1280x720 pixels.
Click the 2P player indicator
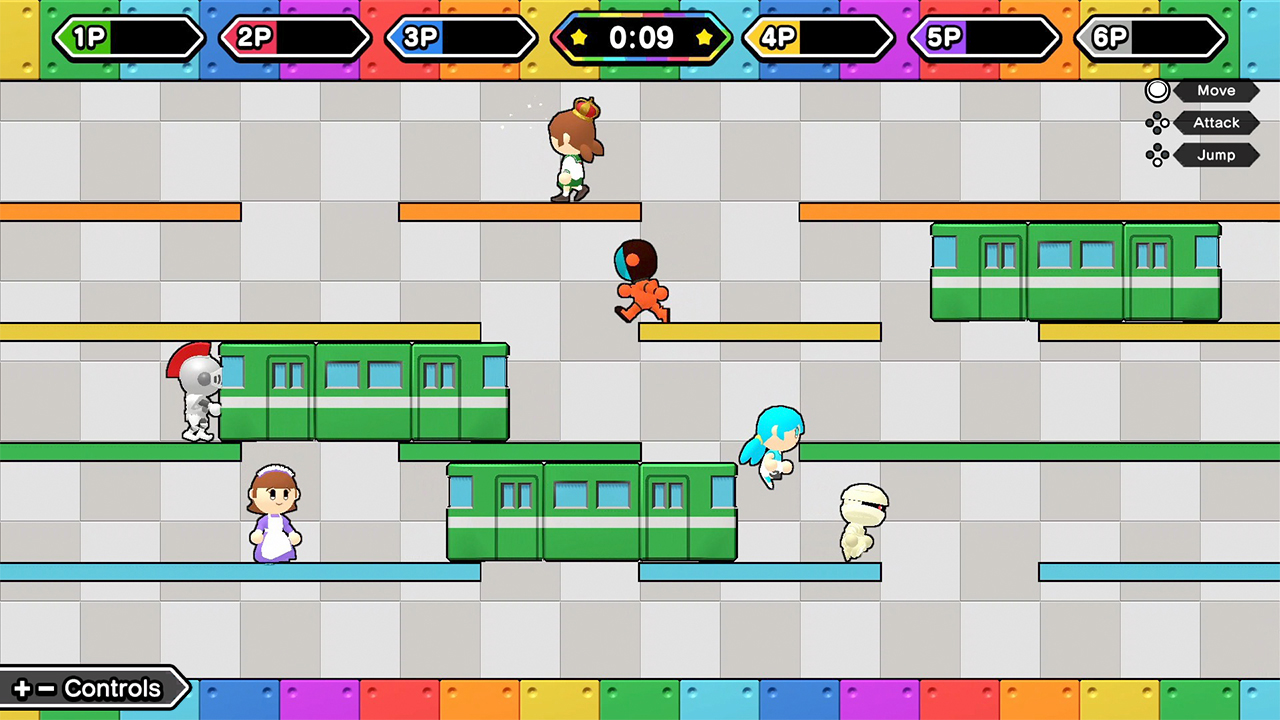click(x=295, y=38)
